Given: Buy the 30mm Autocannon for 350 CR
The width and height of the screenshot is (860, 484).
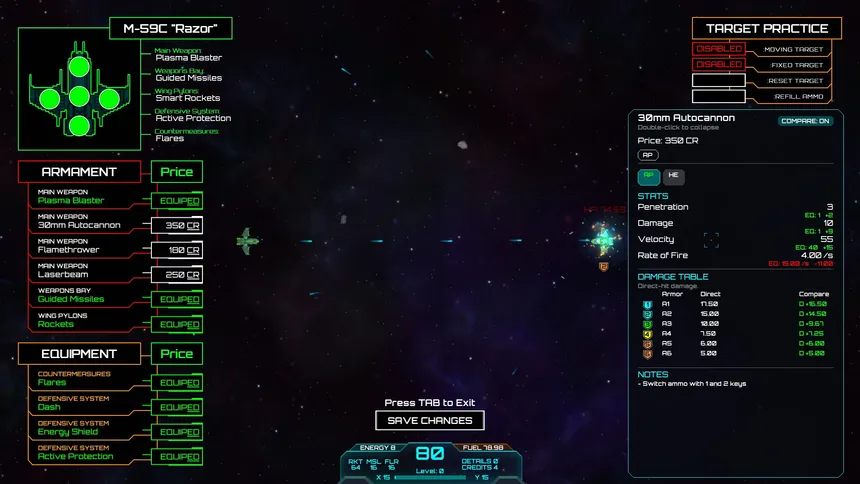Looking at the screenshot, I should point(176,226).
